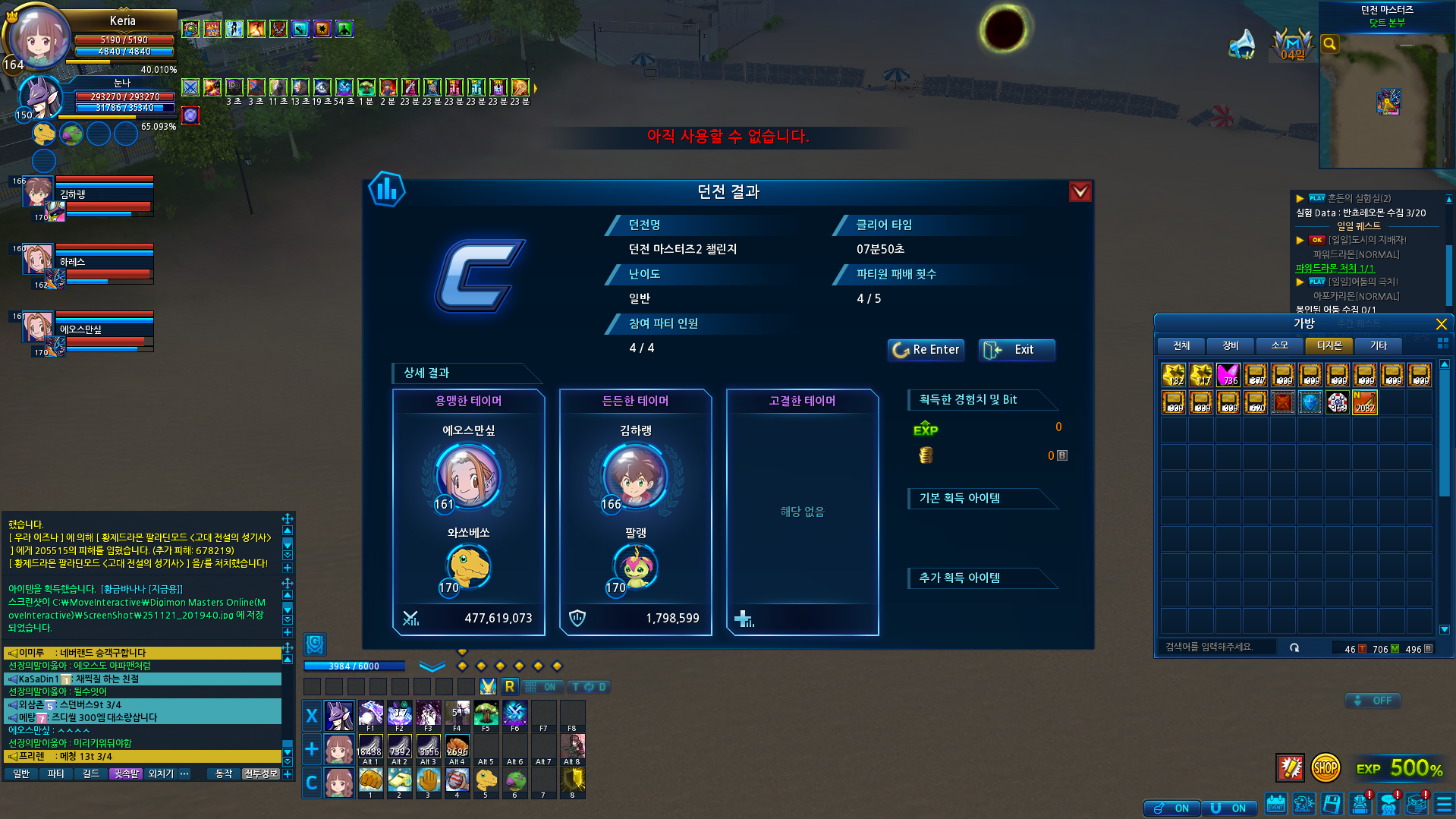The width and height of the screenshot is (1456, 819).
Task: Select the 소모 inventory tab
Action: [1280, 346]
